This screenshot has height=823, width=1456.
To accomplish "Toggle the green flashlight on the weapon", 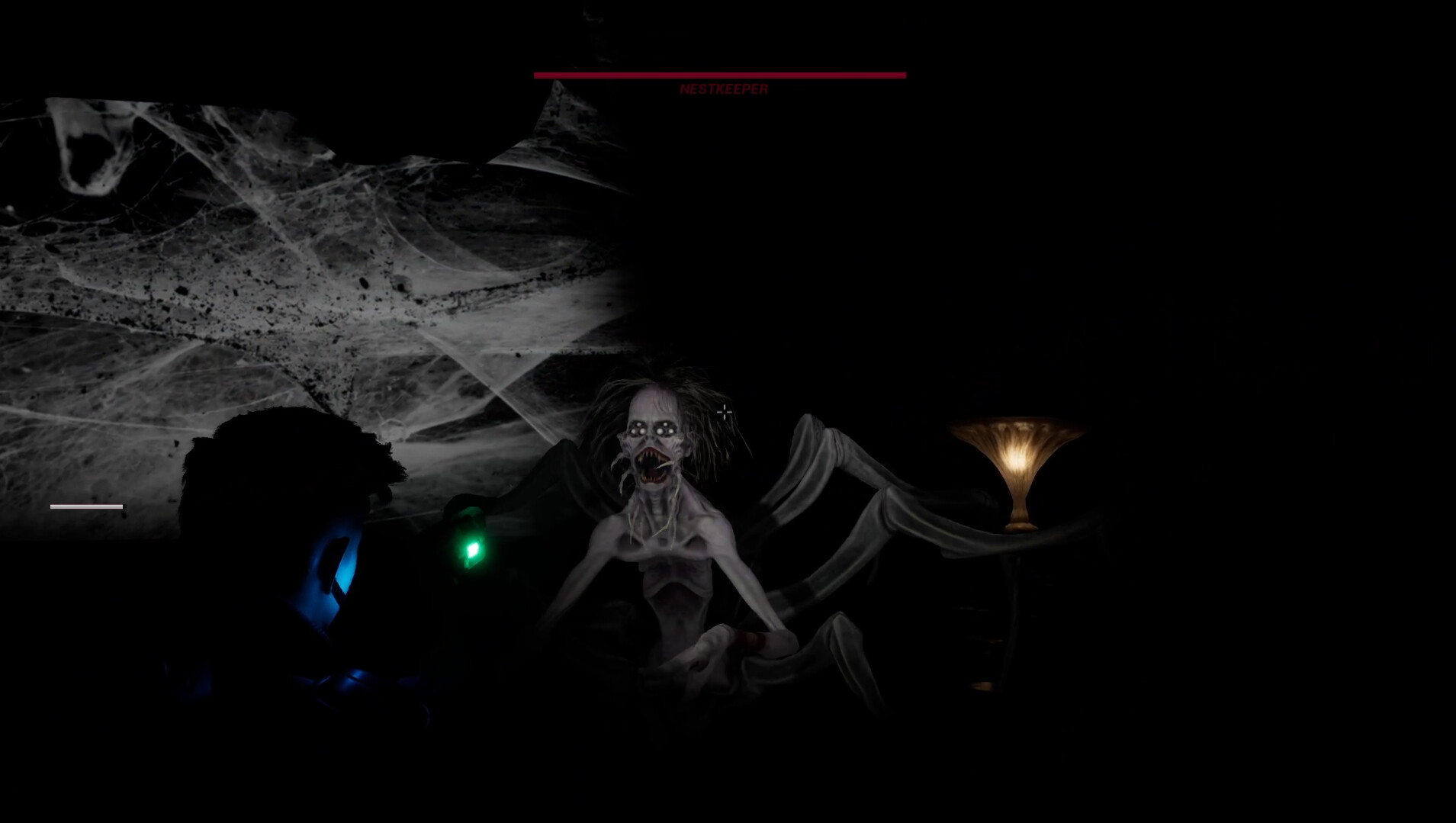I will coord(473,548).
